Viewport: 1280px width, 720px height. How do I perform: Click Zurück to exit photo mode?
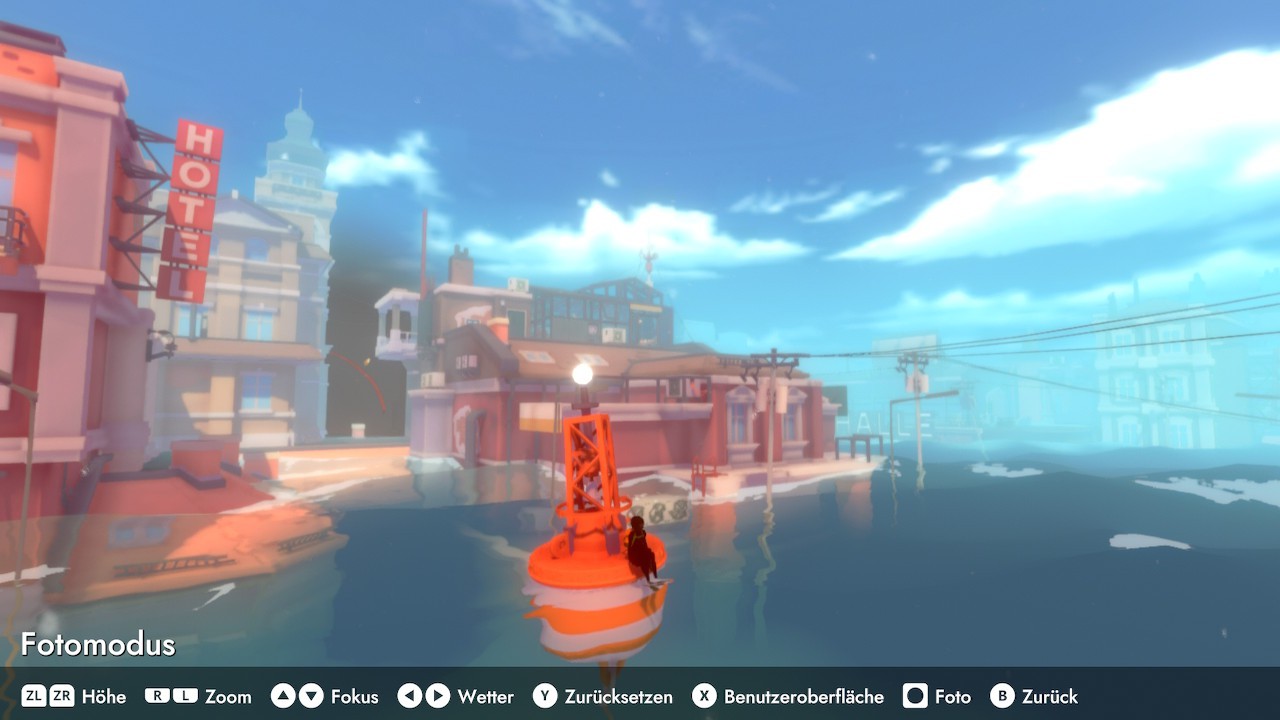pyautogui.click(x=1050, y=697)
